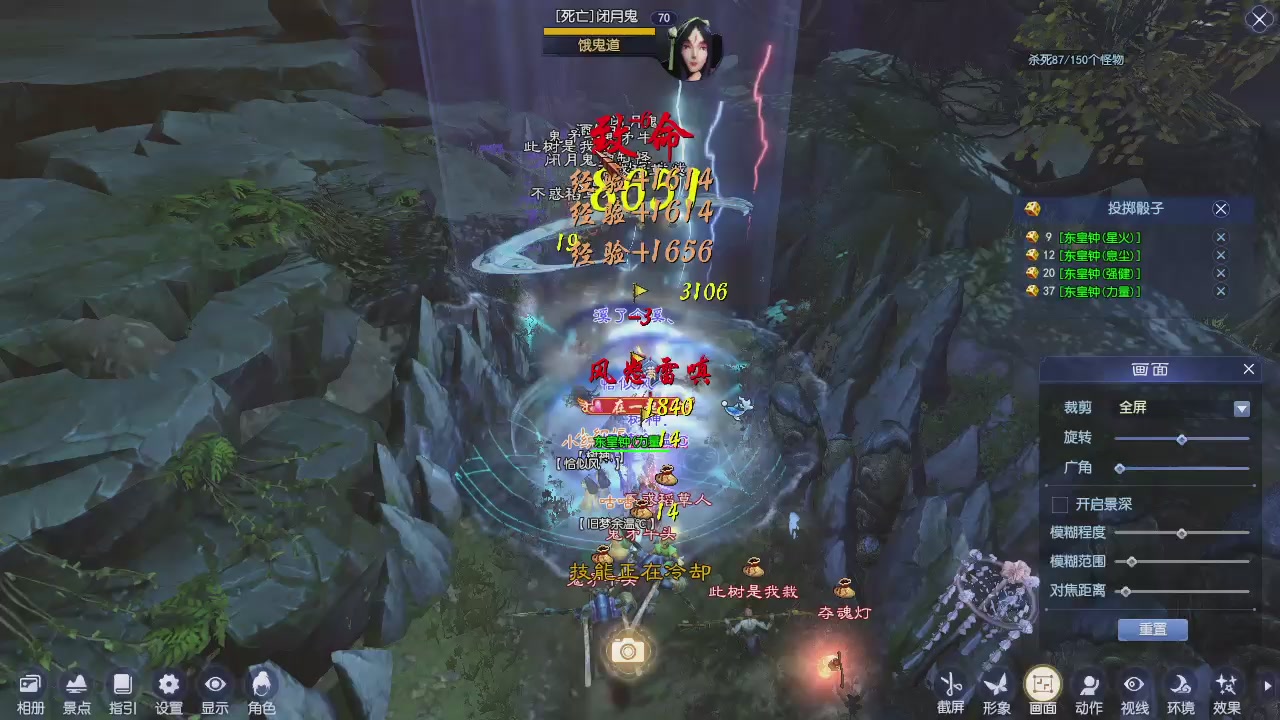Viewport: 1280px width, 720px height.
Task: Toggle the 显示 (display) eye icon
Action: tap(215, 685)
